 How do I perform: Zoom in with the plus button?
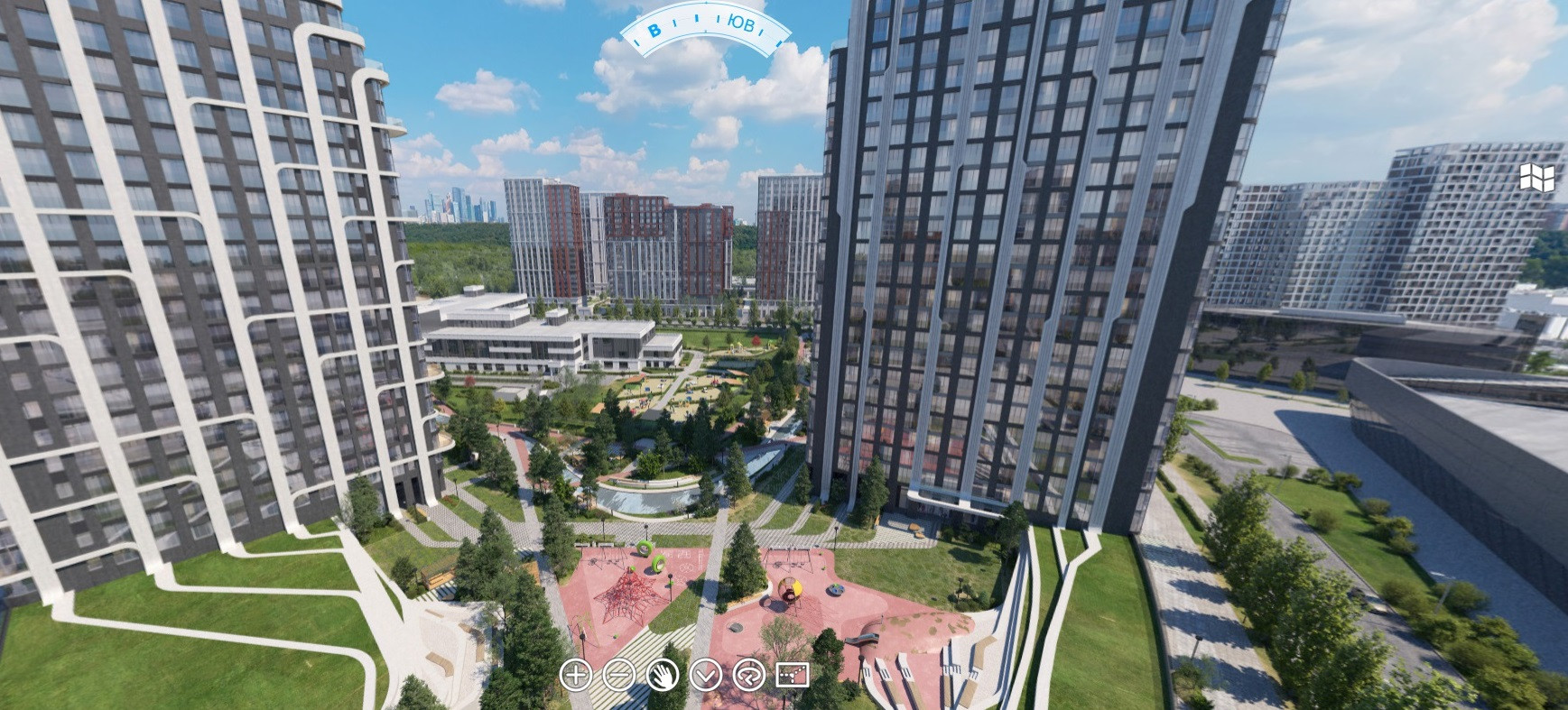[x=576, y=675]
